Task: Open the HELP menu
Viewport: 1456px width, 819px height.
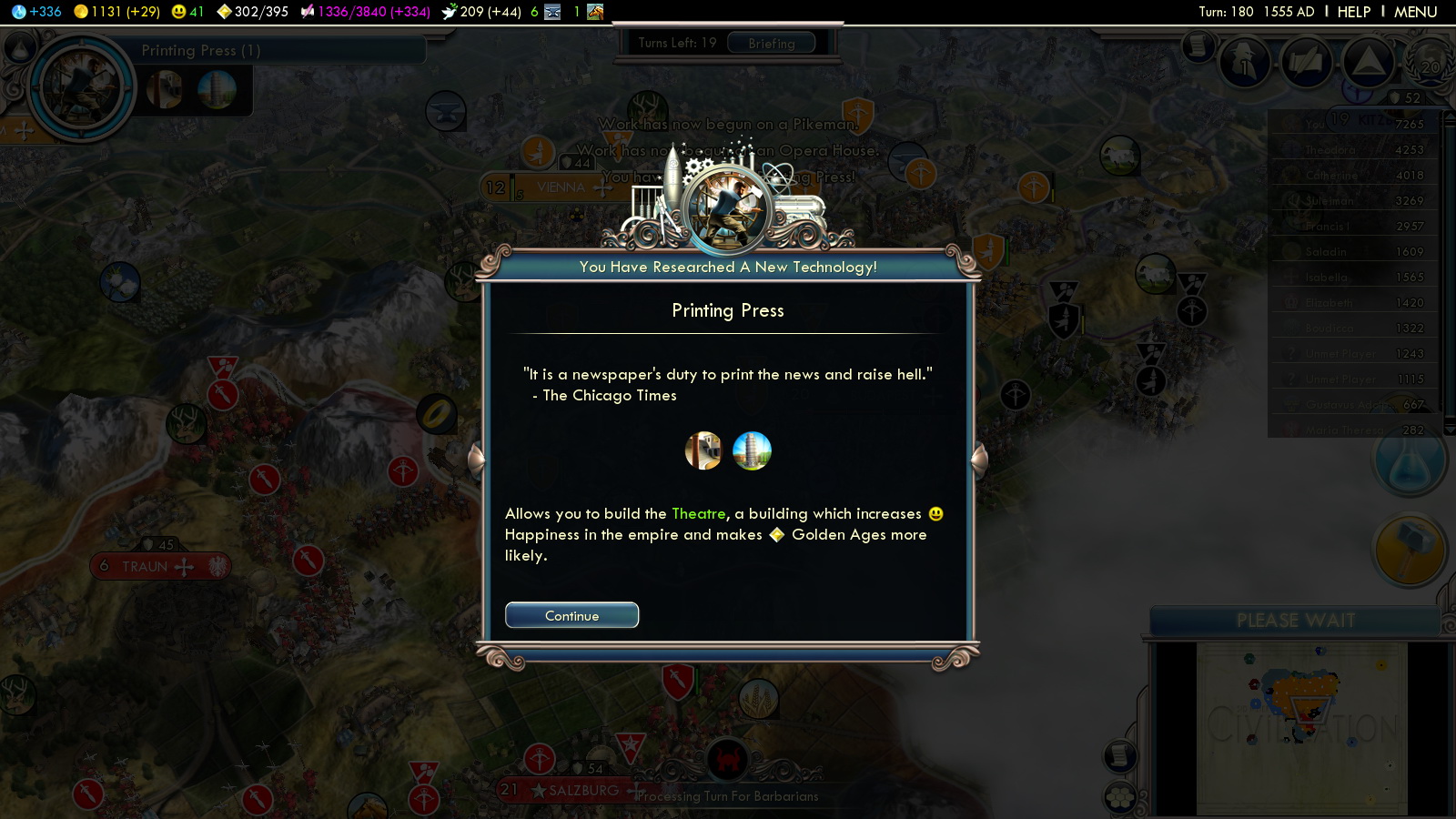Action: pos(1353,12)
